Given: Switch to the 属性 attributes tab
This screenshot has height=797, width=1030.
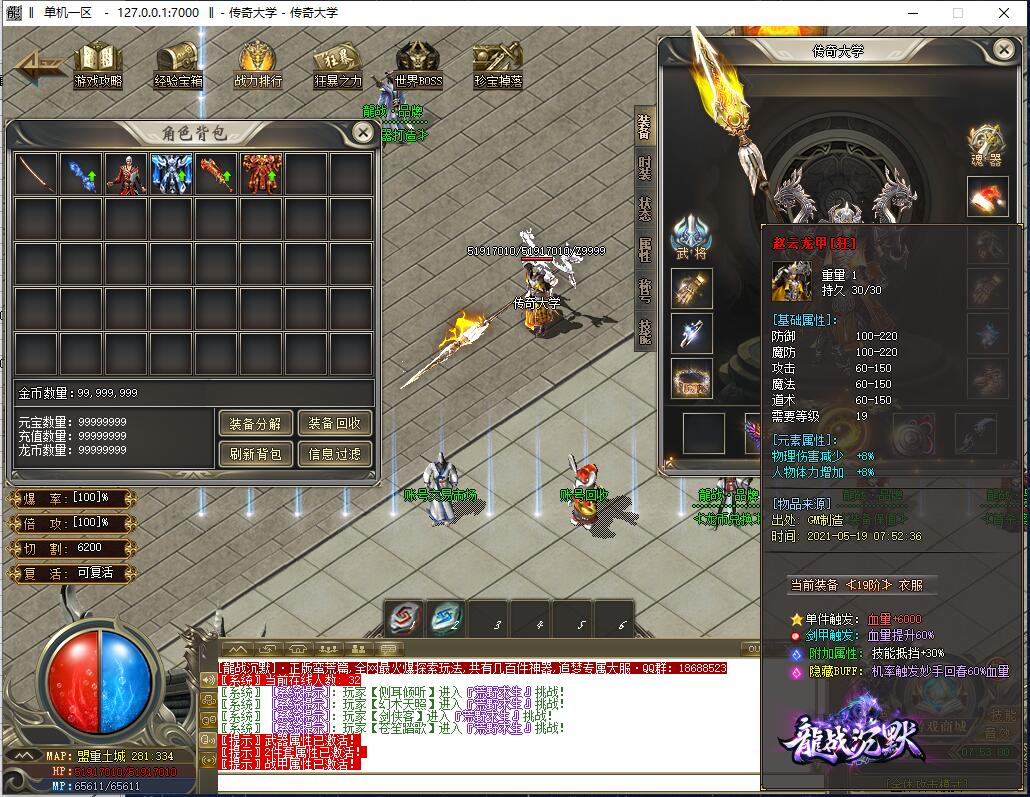Looking at the screenshot, I should click(x=645, y=248).
